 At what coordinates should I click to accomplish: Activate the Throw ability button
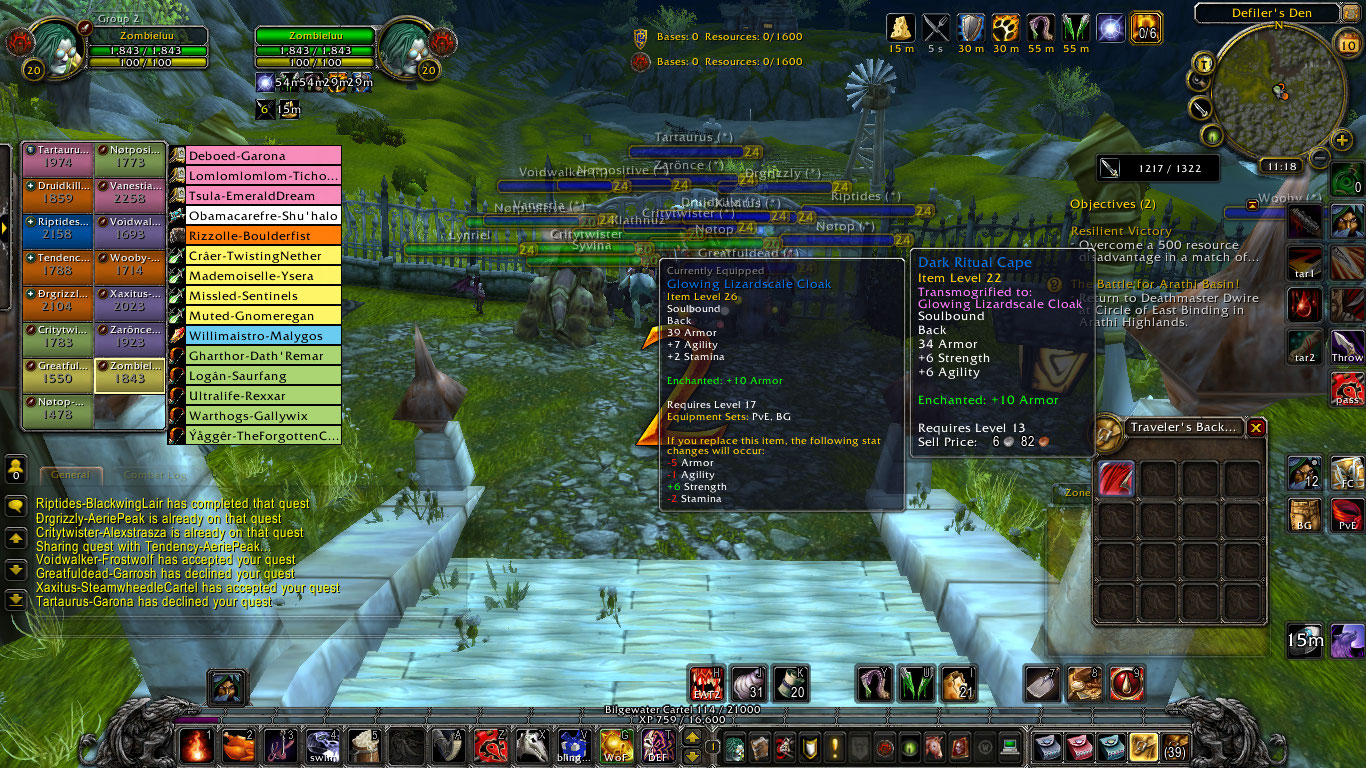(1347, 346)
